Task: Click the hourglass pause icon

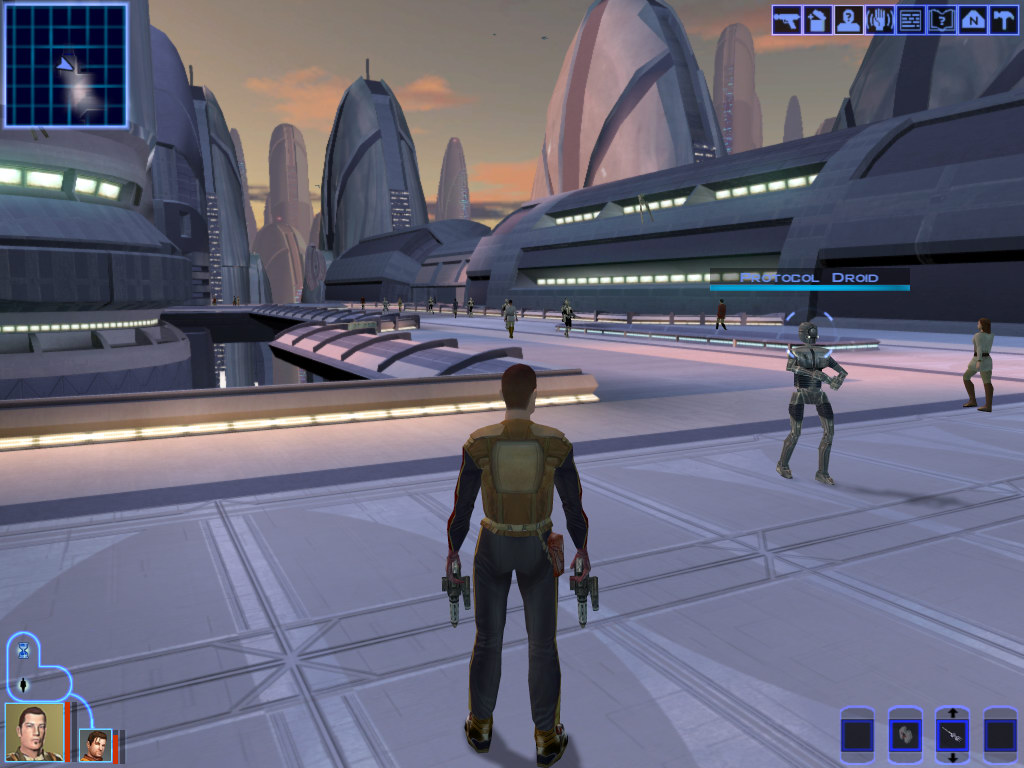Action: tap(23, 651)
